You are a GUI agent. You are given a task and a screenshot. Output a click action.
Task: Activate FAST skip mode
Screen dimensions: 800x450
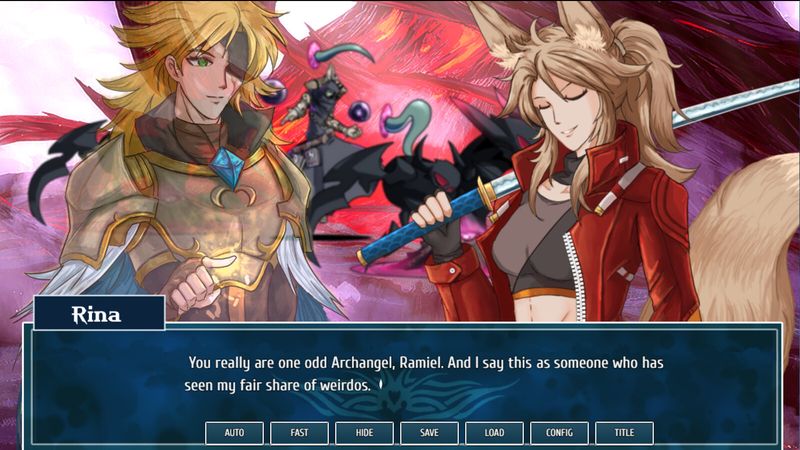pyautogui.click(x=299, y=433)
